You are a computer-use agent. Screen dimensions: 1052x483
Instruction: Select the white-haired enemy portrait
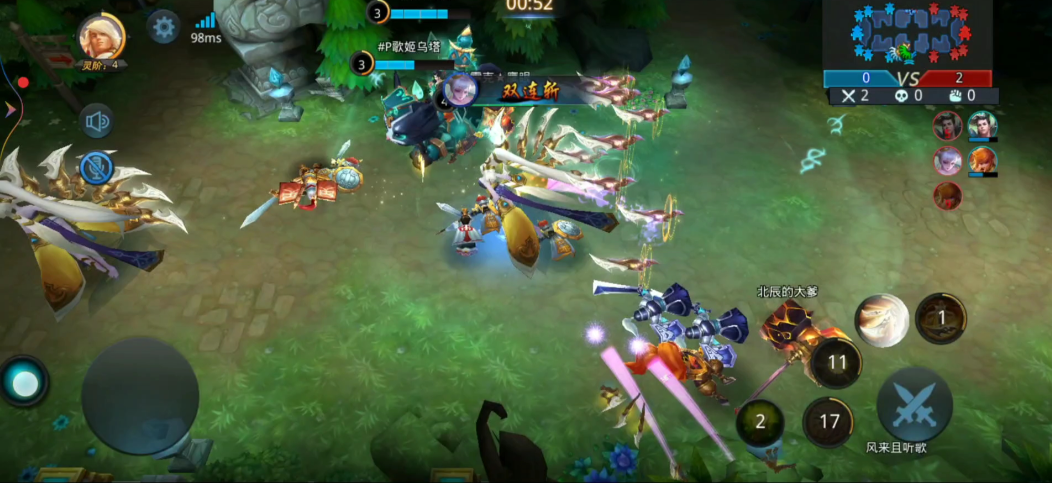click(x=947, y=160)
